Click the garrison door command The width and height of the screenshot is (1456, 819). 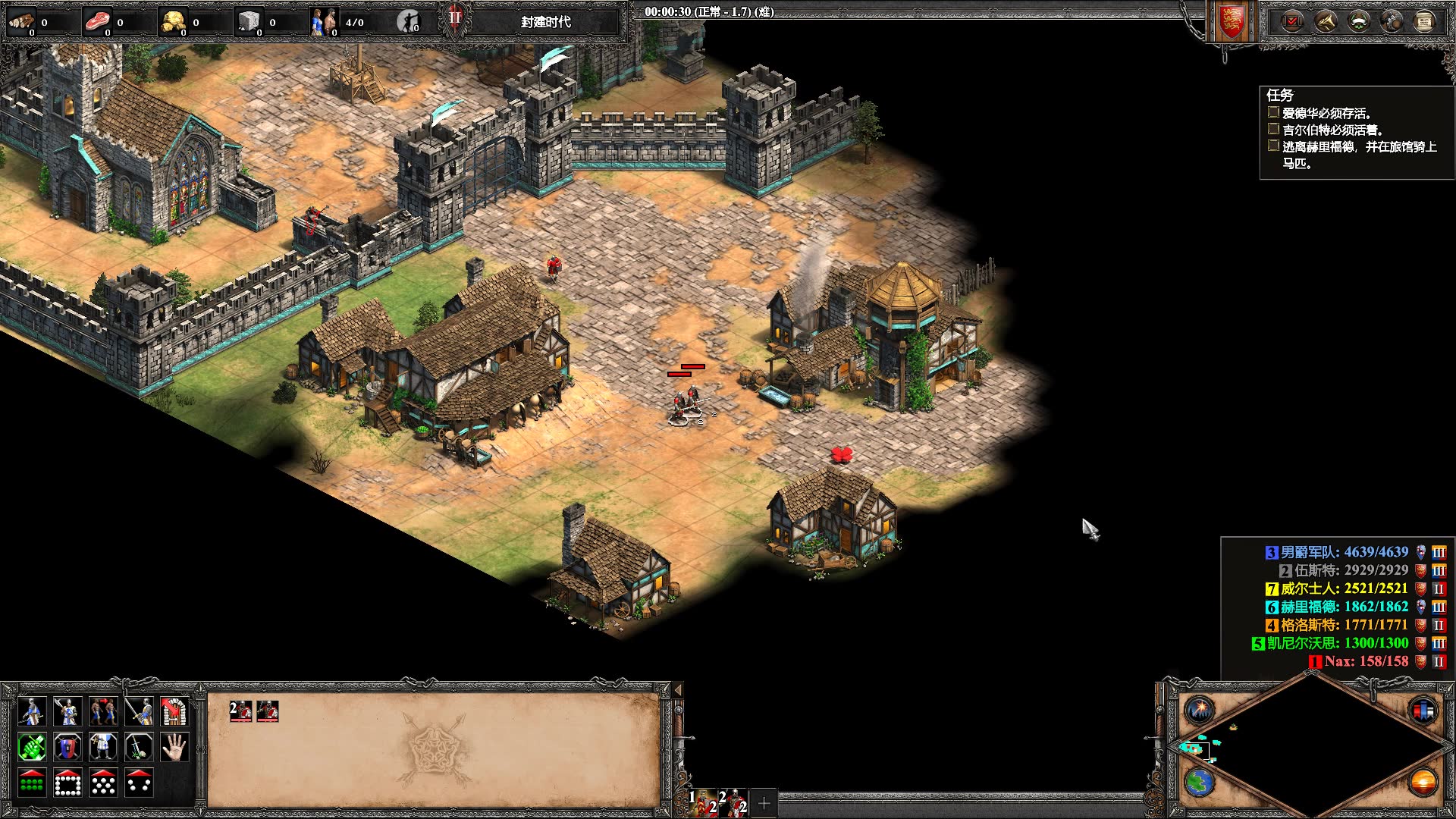[x=174, y=711]
